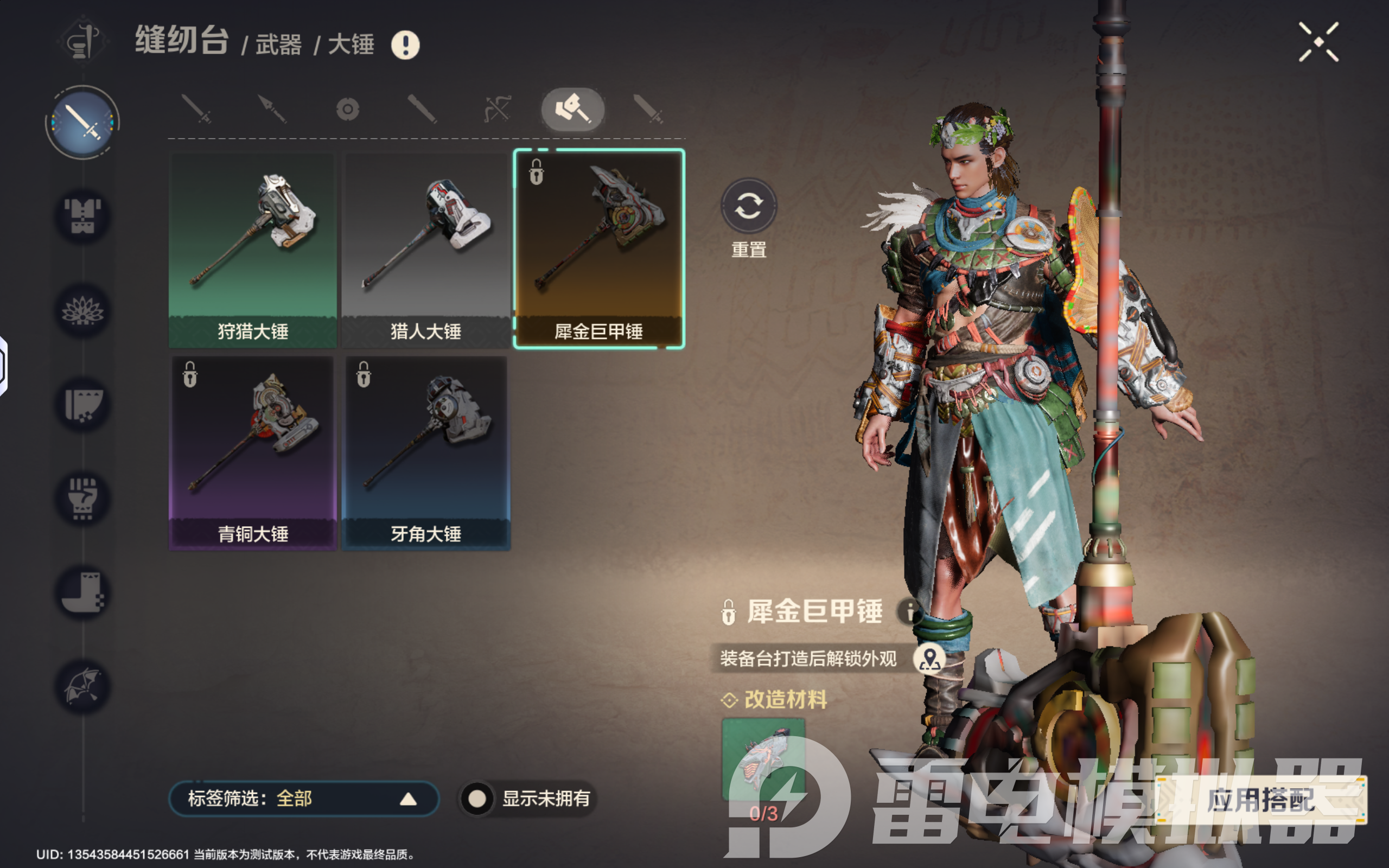1389x868 pixels.
Task: Open the weapon category in the sidebar
Action: pos(82,122)
